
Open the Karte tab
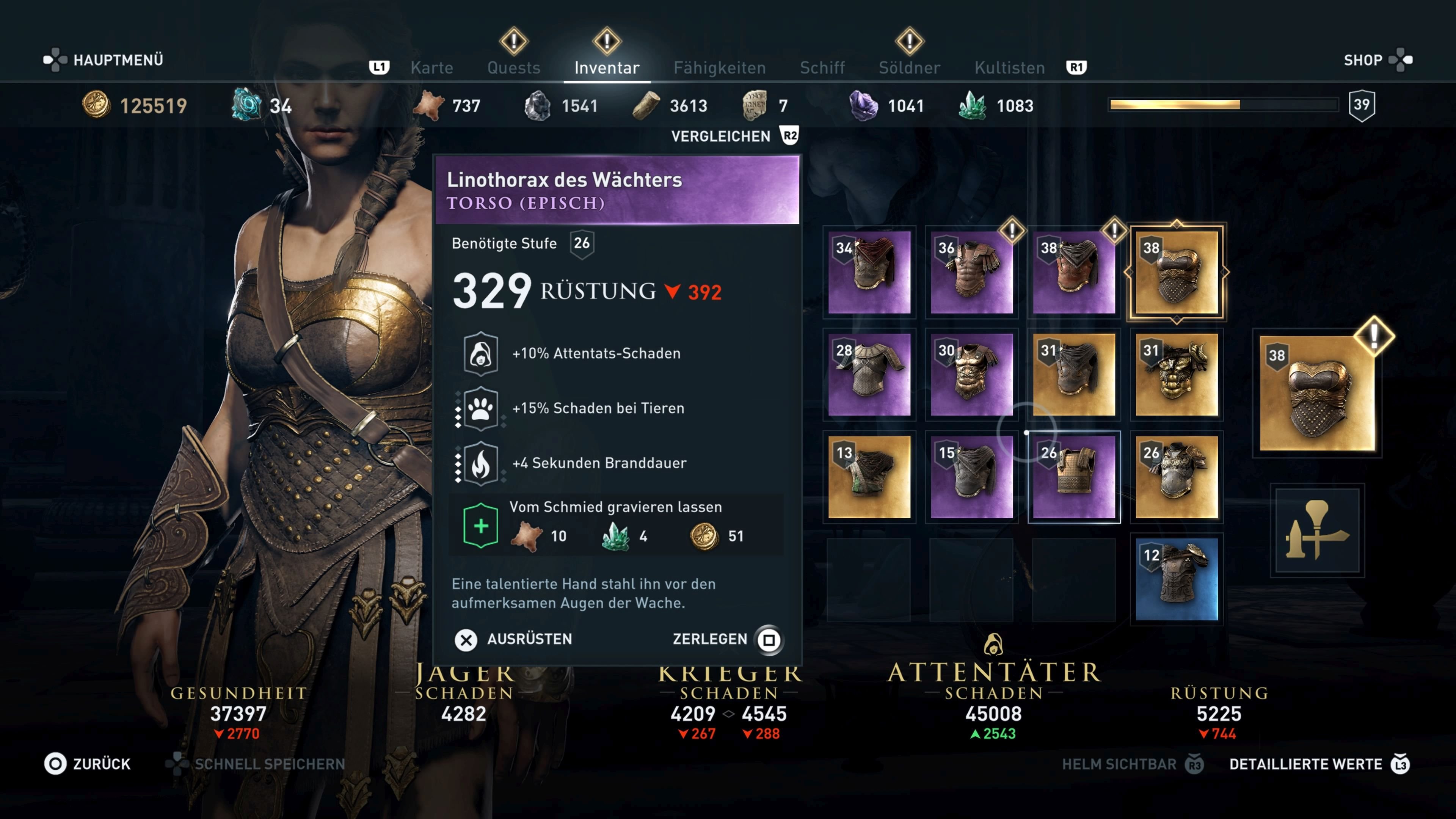432,67
